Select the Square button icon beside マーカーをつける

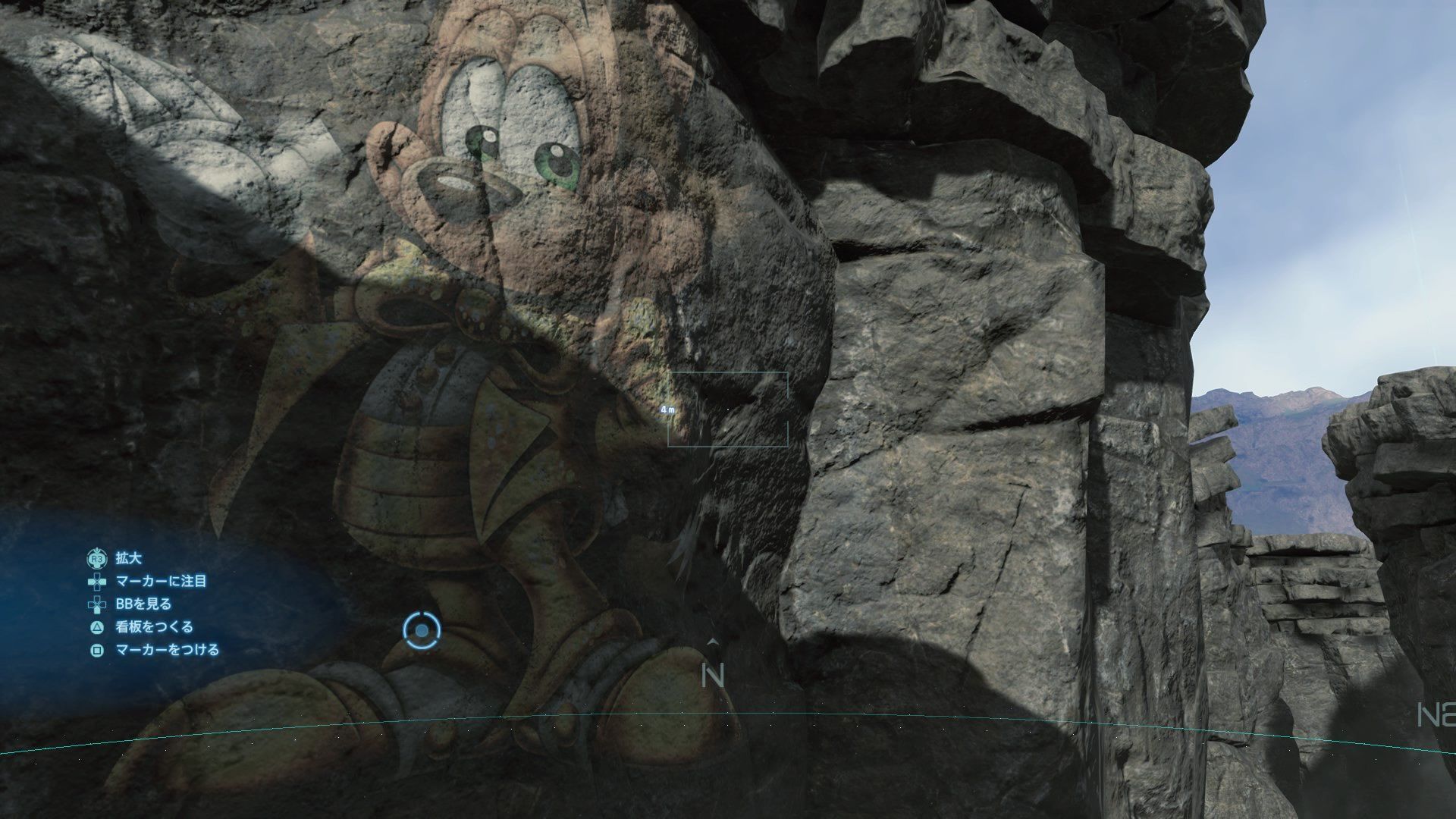click(x=96, y=649)
